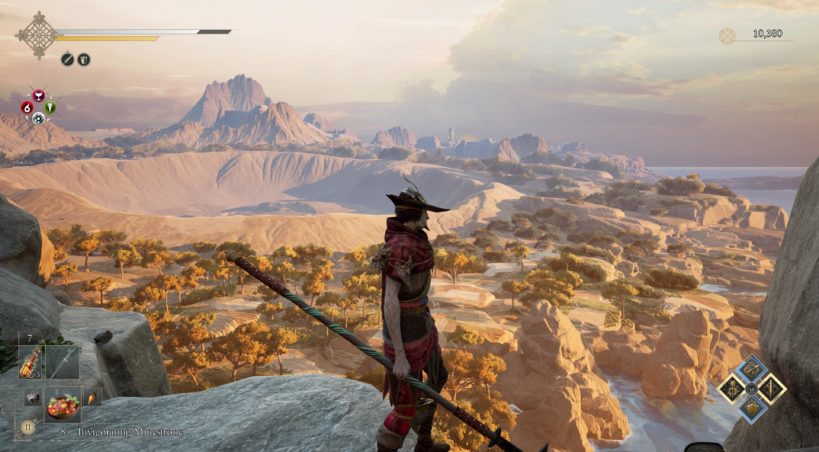The width and height of the screenshot is (819, 452).
Task: Click the crimson goblet status icon
Action: pyautogui.click(x=39, y=95)
